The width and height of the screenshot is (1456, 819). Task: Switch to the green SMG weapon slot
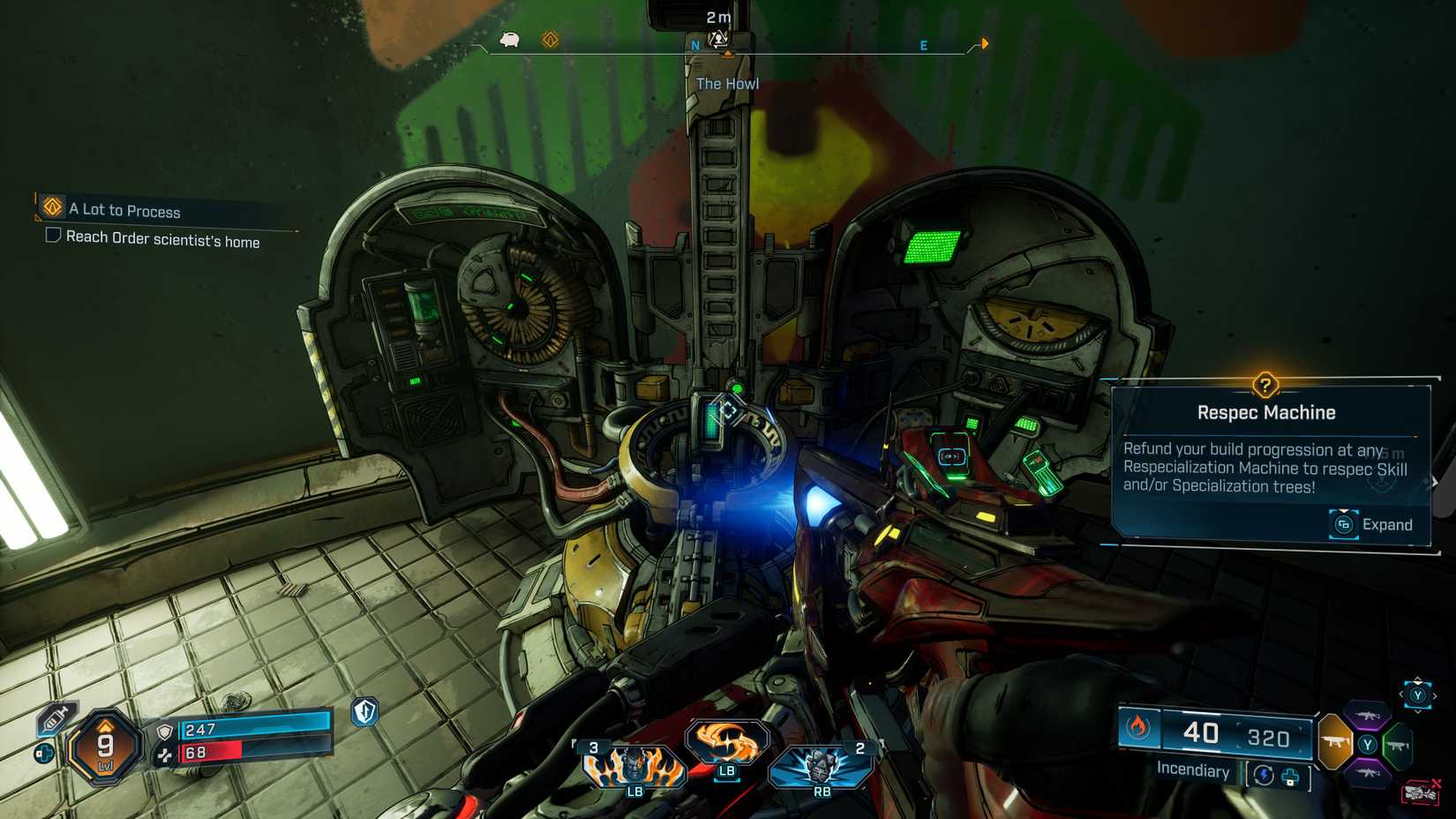[1397, 744]
